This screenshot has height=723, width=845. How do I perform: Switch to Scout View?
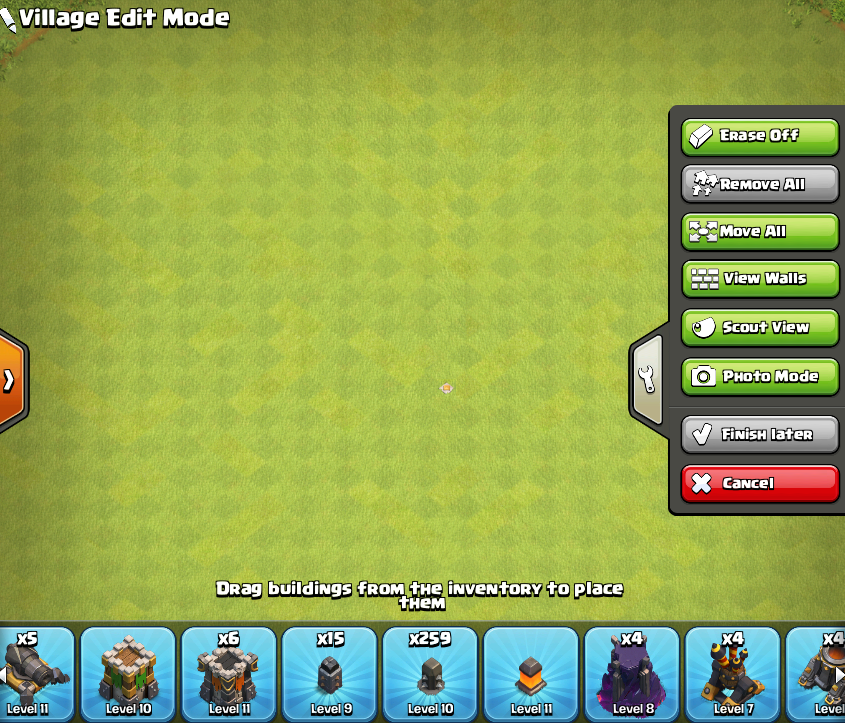tap(760, 327)
